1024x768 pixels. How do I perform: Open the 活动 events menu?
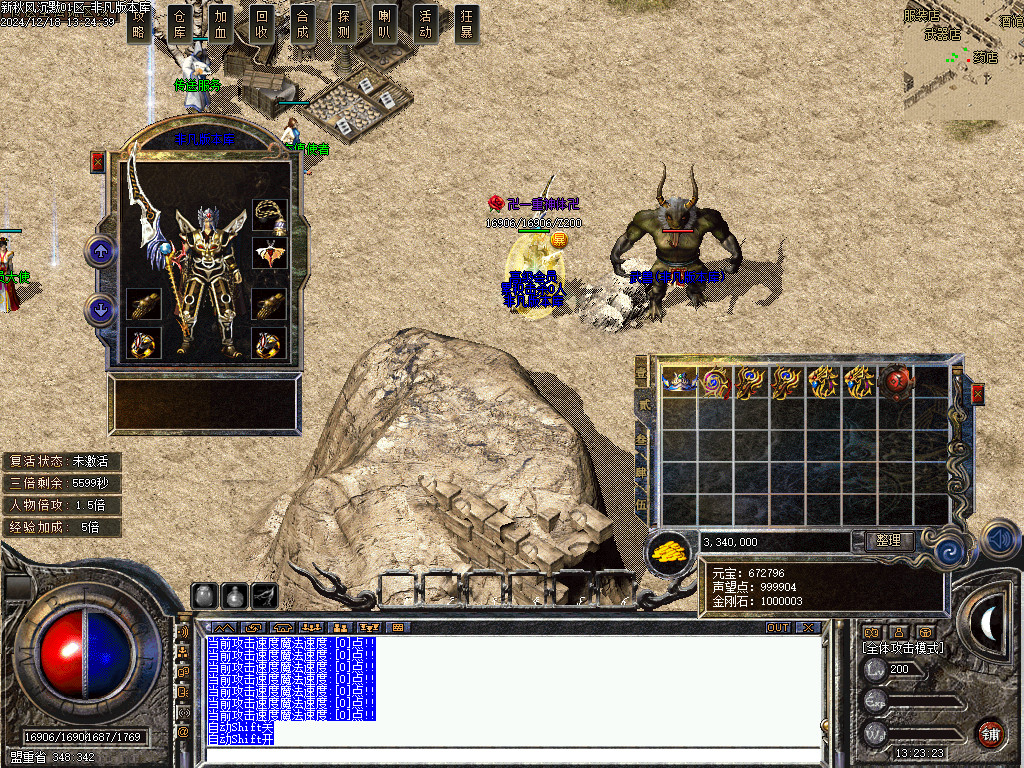tap(426, 24)
